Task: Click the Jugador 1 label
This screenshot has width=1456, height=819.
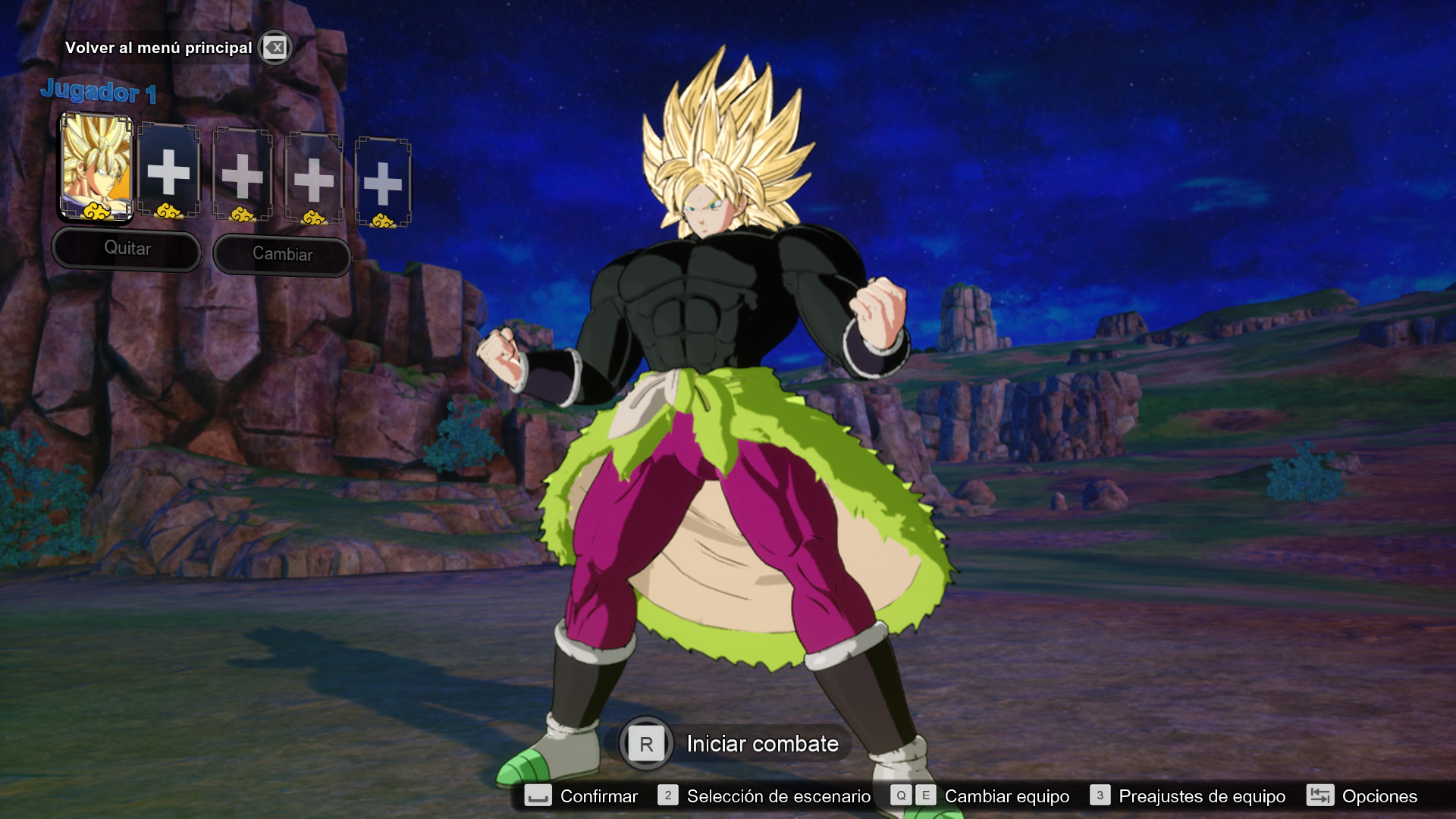Action: pyautogui.click(x=99, y=93)
